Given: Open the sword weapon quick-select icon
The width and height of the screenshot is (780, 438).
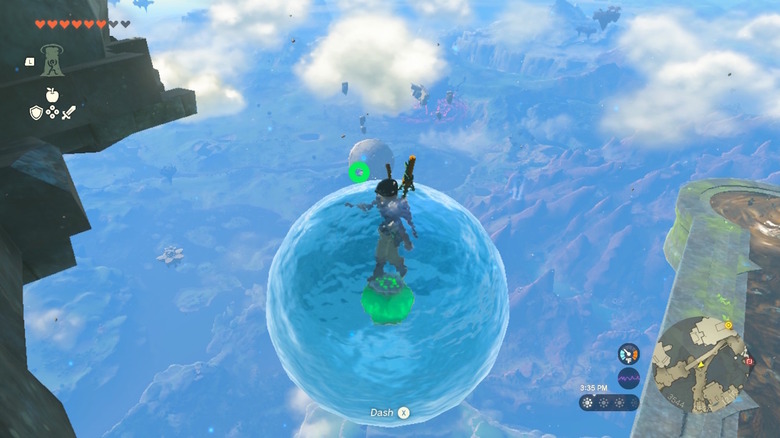Looking at the screenshot, I should [68, 113].
